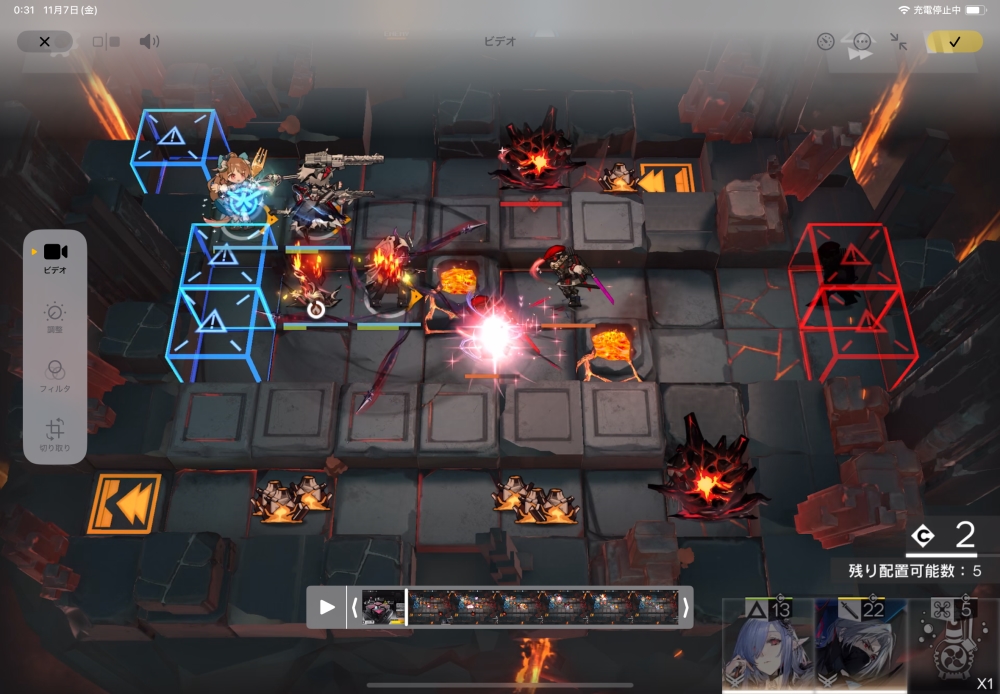This screenshot has width=1000, height=694.
Task: Switch to the 調整 adjustment tab
Action: [55, 320]
